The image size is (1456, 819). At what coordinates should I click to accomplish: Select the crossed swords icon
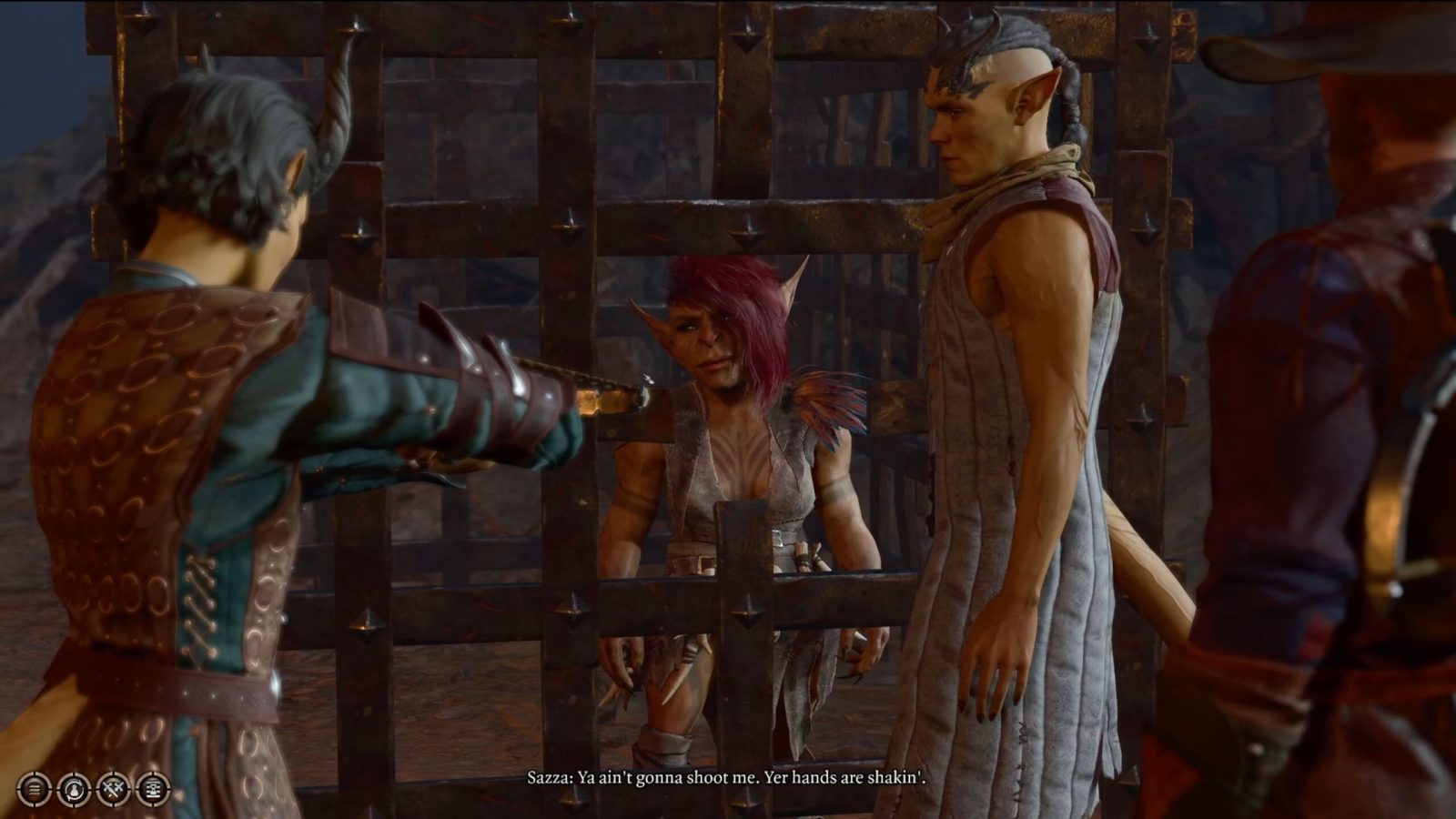click(x=114, y=788)
